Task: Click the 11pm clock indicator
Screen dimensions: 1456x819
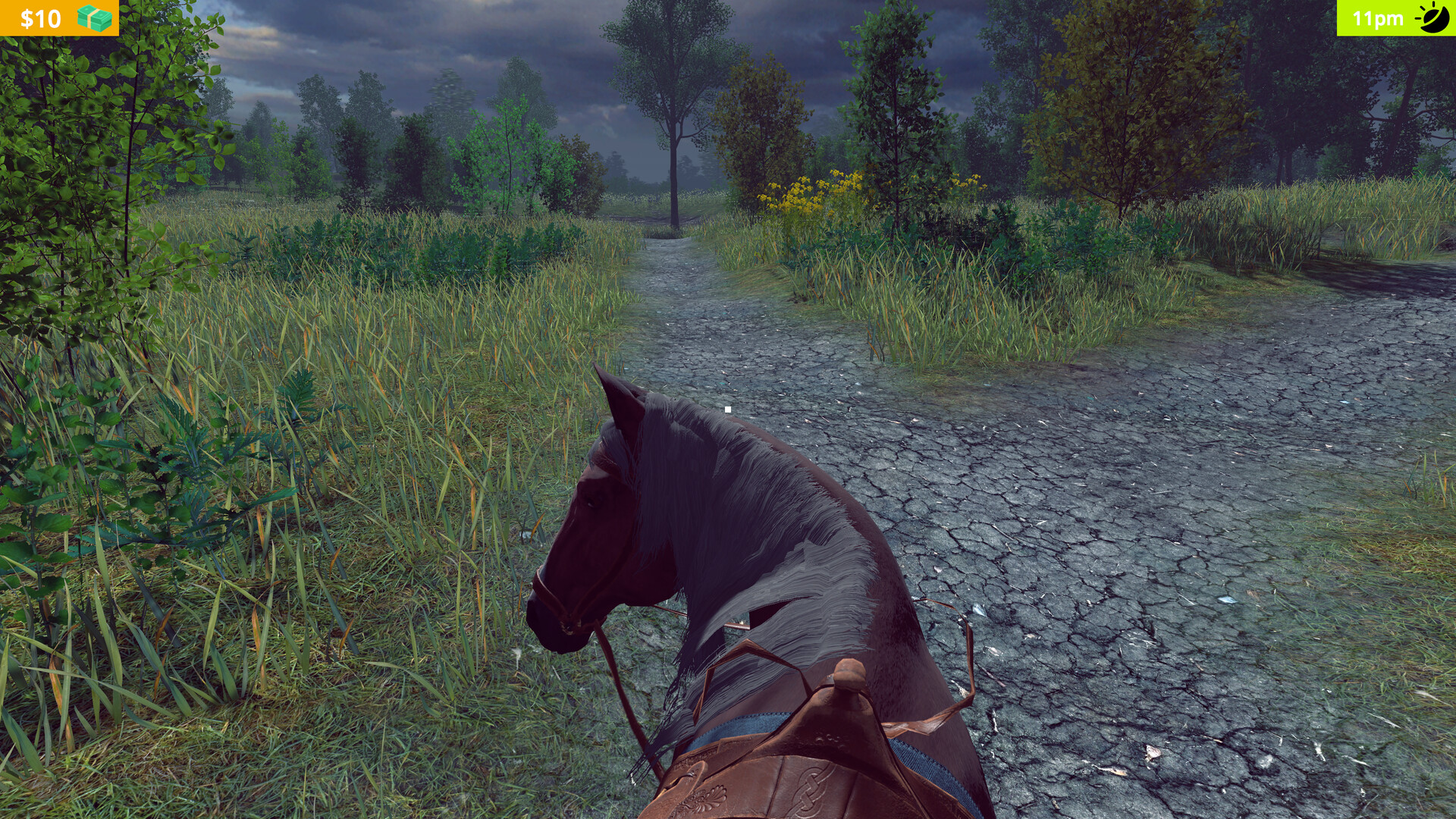Action: point(1376,19)
